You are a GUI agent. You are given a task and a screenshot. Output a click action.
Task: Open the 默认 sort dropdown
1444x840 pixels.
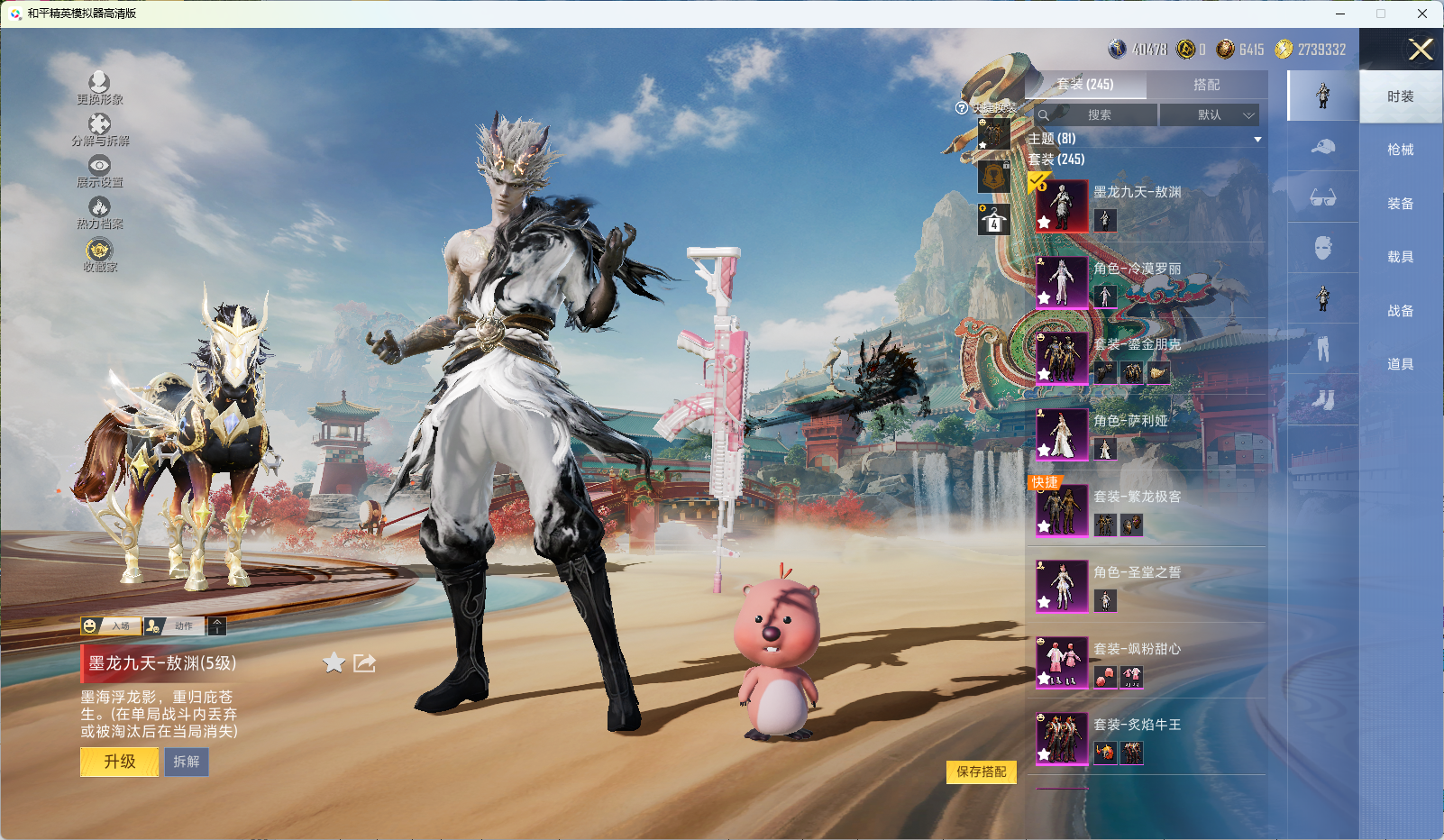(1209, 115)
